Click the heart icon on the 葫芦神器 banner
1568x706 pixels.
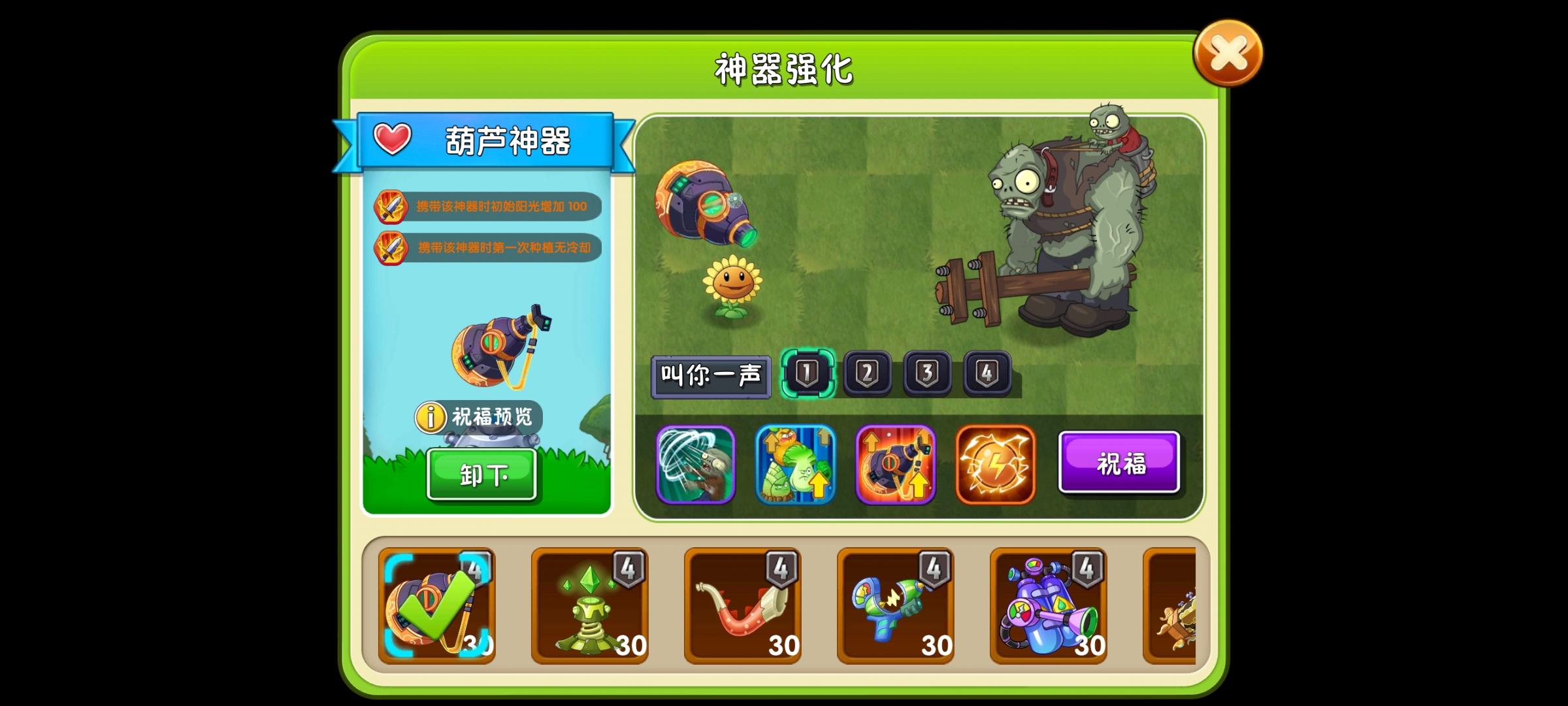click(x=391, y=138)
